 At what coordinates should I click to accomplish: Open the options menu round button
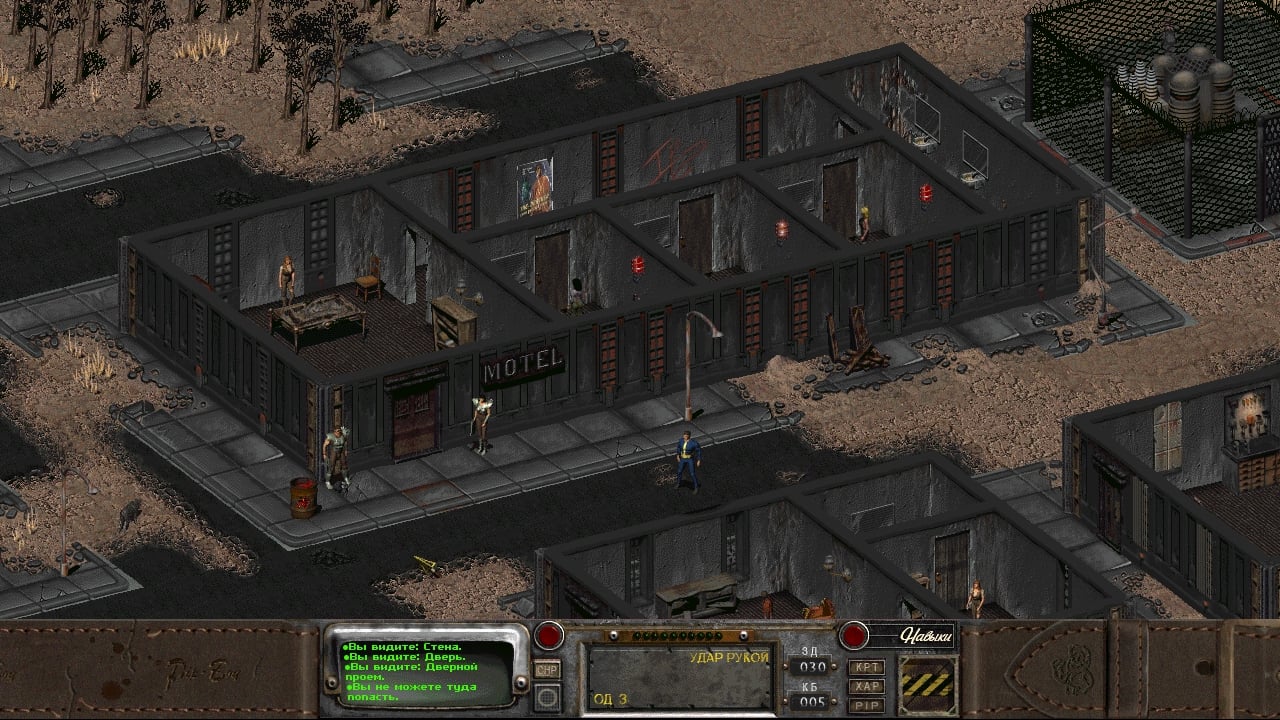point(547,695)
